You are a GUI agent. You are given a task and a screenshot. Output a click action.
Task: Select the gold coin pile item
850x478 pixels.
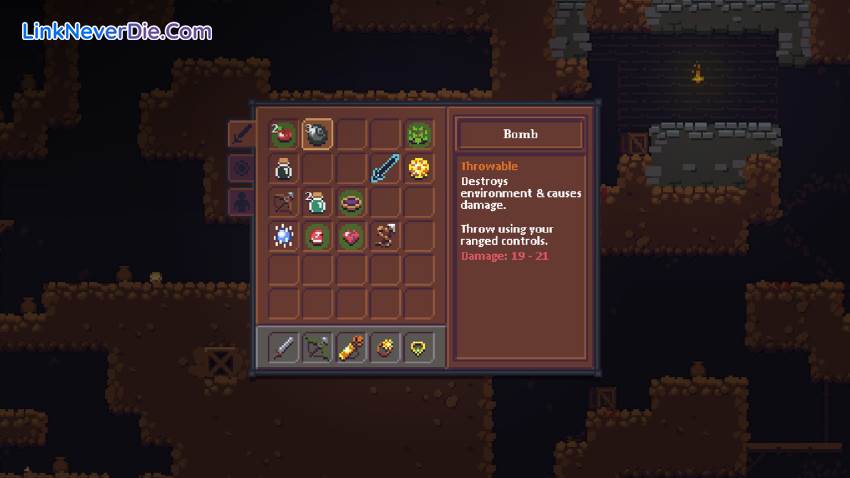pyautogui.click(x=419, y=168)
